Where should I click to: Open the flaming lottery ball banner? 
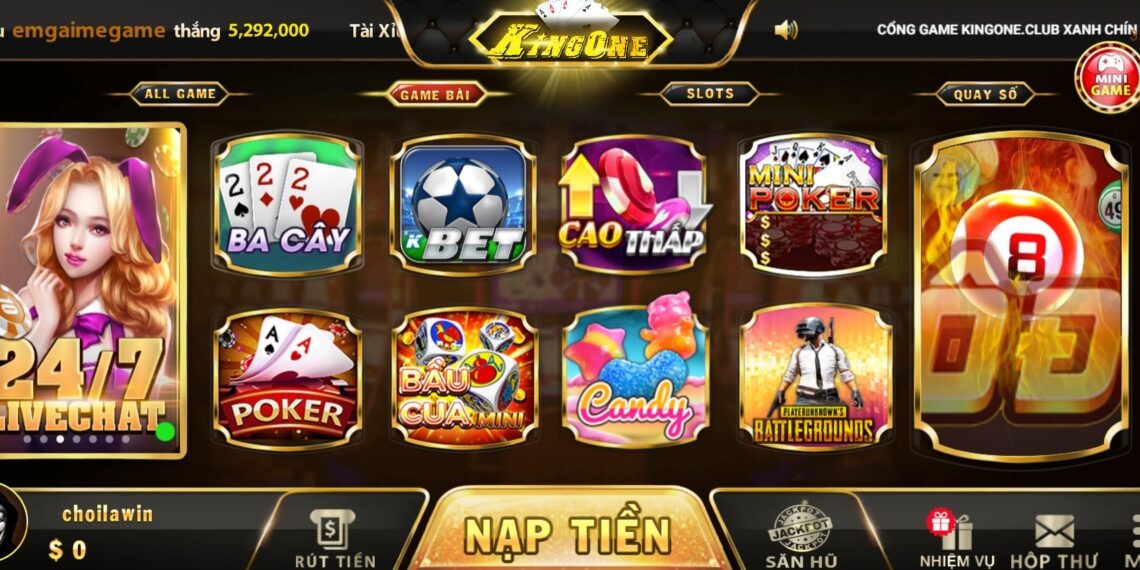coord(1020,295)
